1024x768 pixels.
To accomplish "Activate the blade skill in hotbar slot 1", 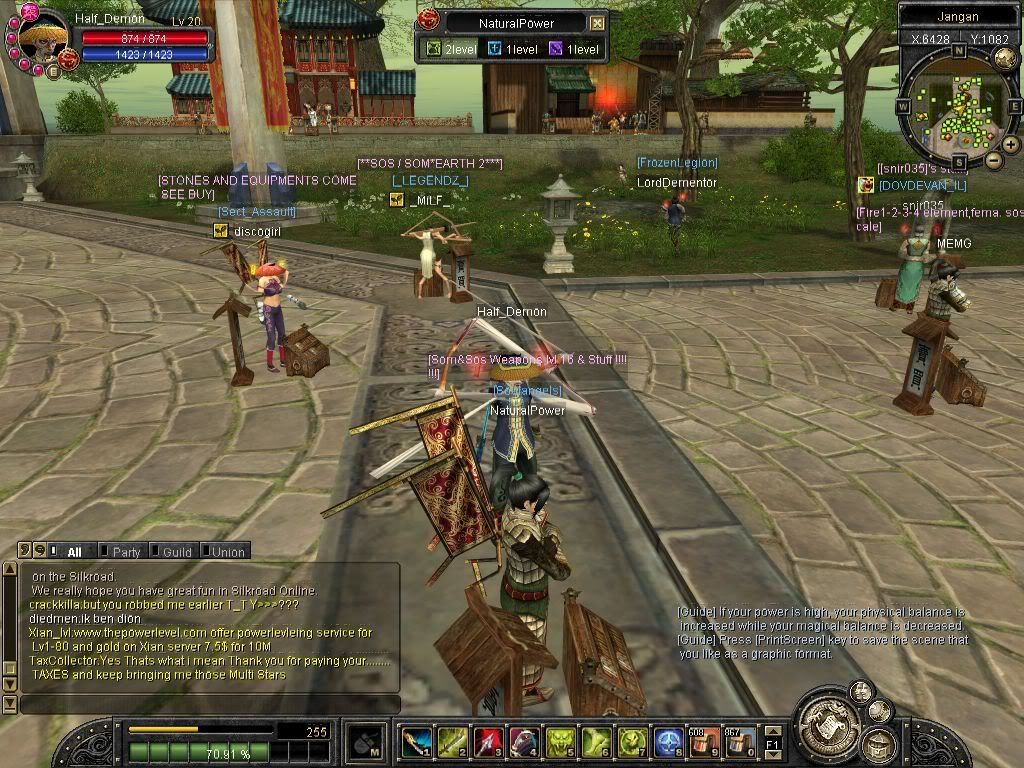I will coord(416,742).
